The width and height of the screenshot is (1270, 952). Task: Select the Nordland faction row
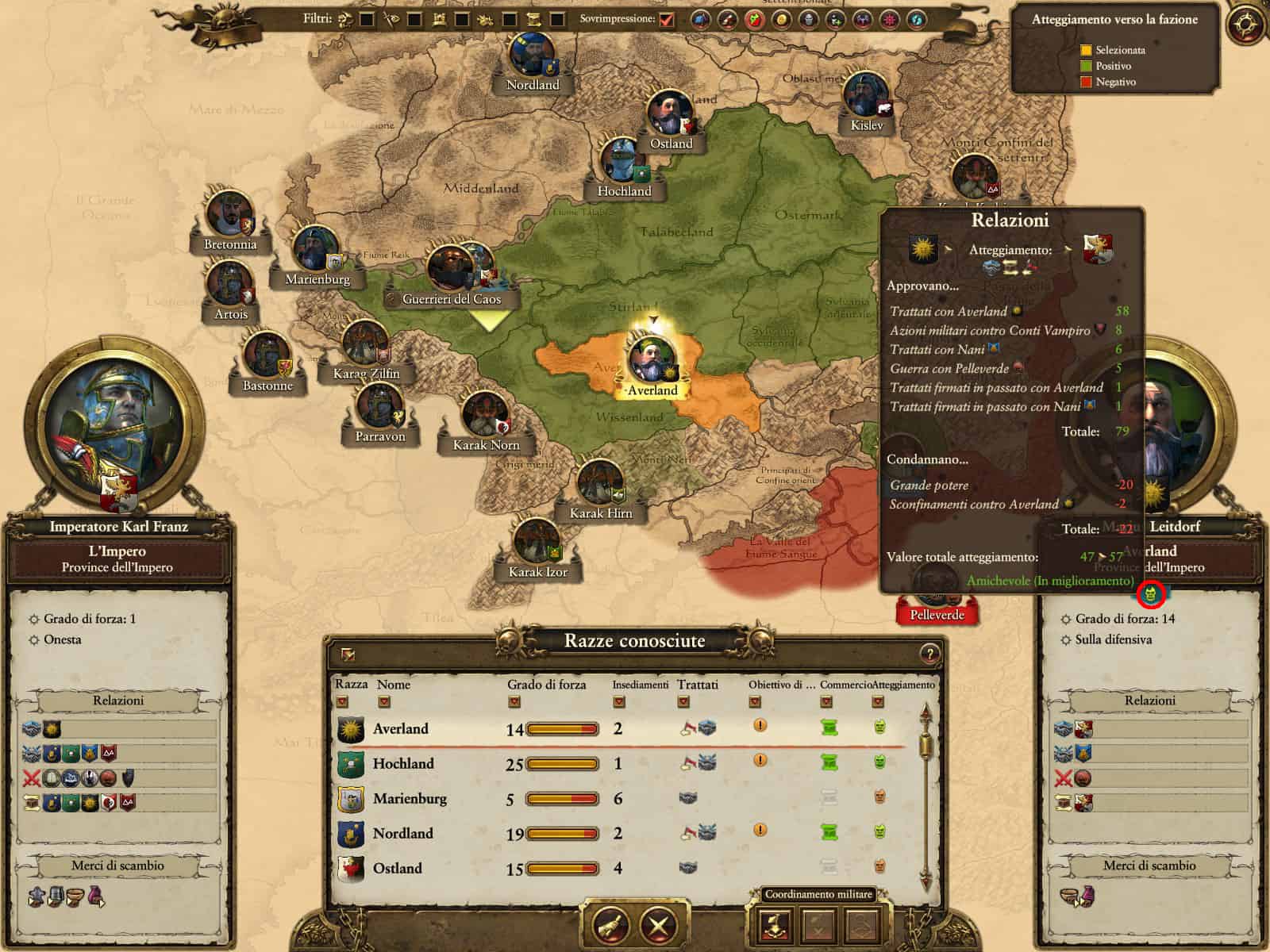pos(403,833)
